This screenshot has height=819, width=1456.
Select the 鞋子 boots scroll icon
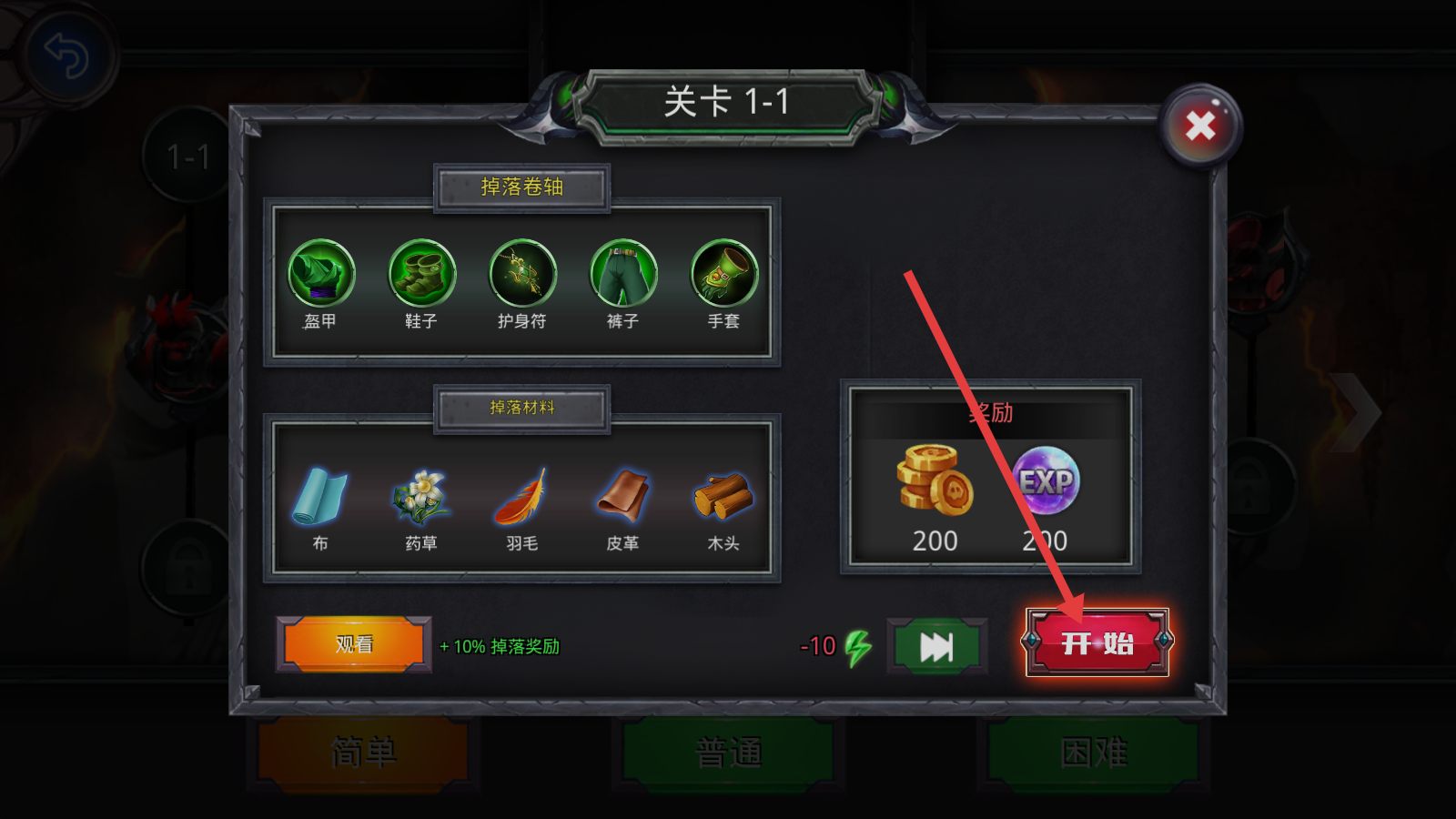pos(421,273)
